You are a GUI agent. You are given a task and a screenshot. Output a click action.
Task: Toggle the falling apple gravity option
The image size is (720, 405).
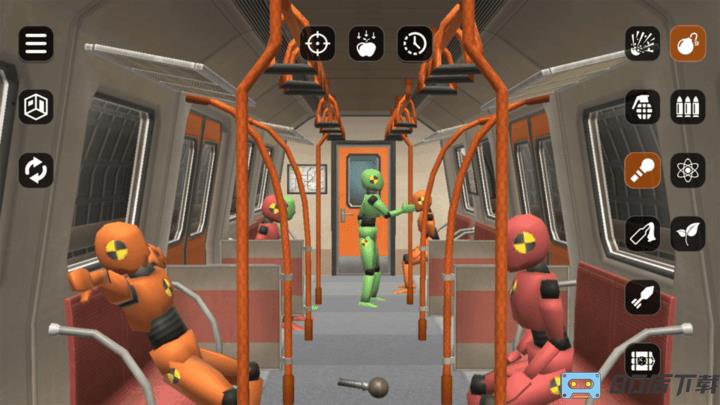(x=366, y=43)
